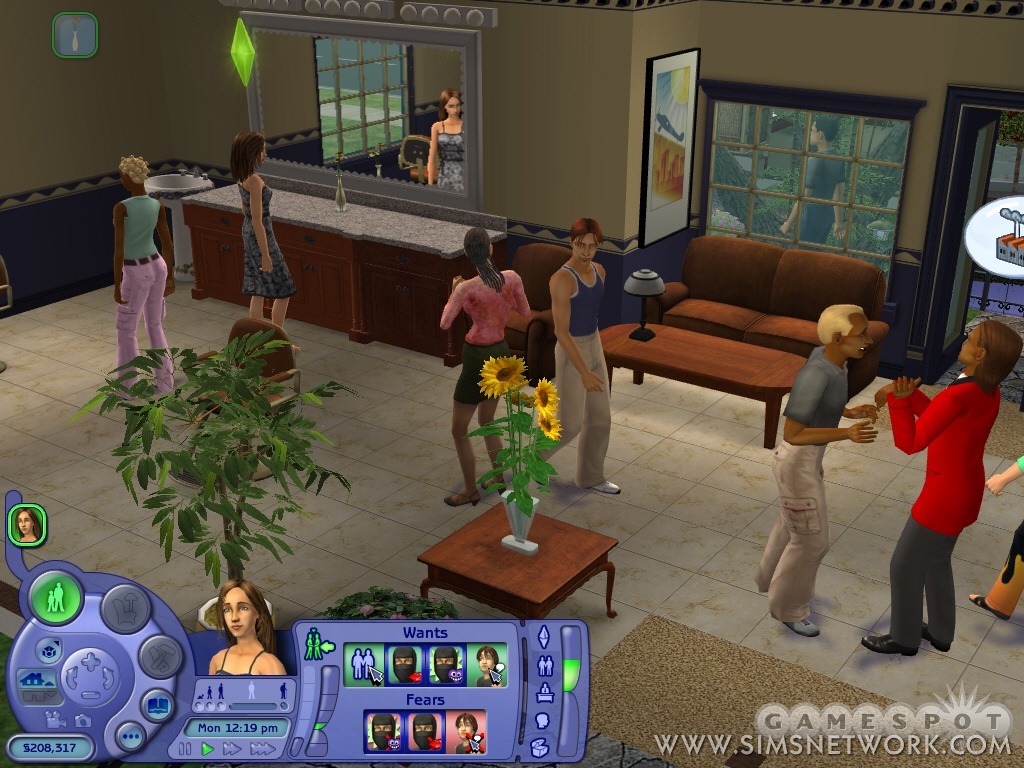
Task: Select the active Sim portrait thumbnail
Action: click(x=27, y=524)
